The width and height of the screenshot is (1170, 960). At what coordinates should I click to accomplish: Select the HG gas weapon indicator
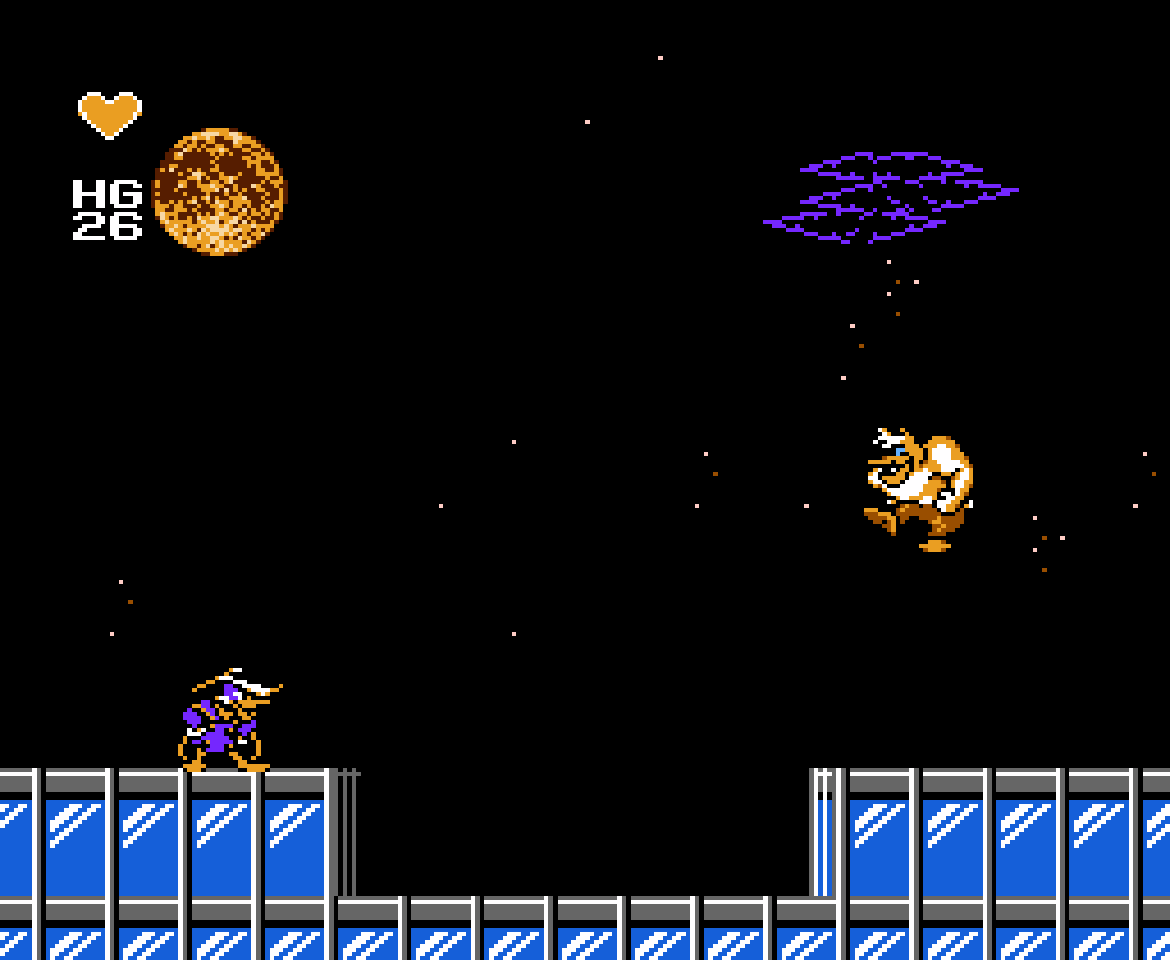(107, 209)
